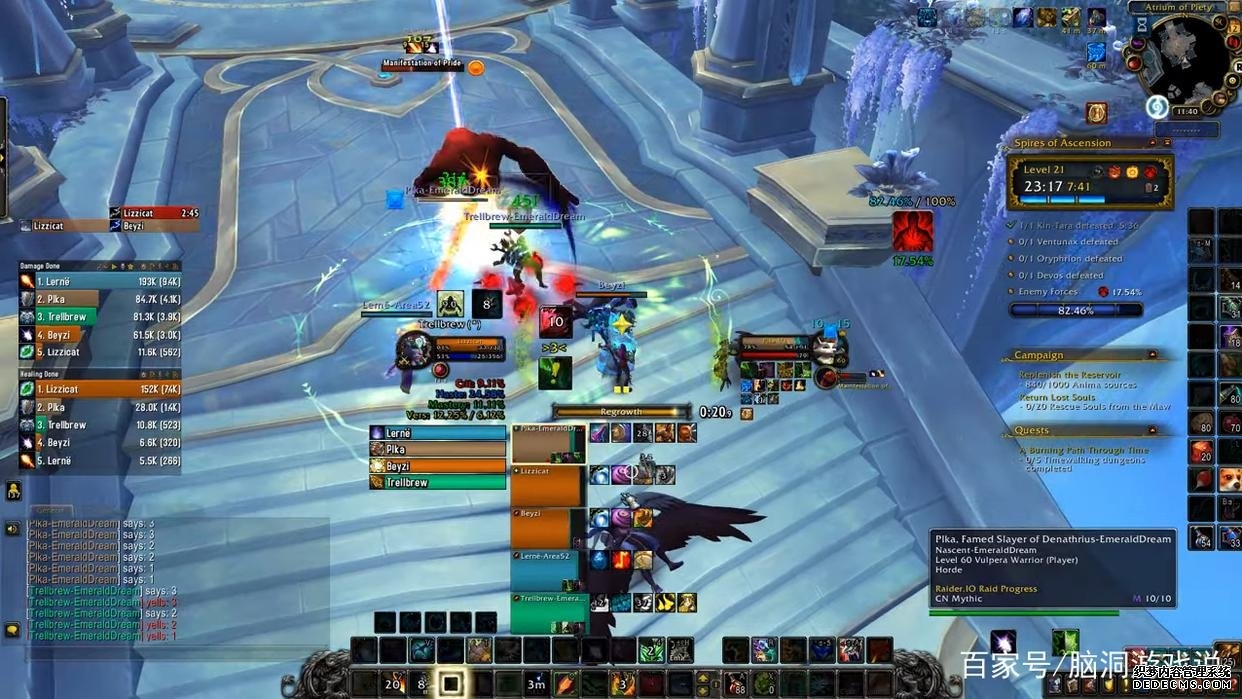1242x699 pixels.
Task: Select the Pika tan name bar
Action: (x=438, y=450)
